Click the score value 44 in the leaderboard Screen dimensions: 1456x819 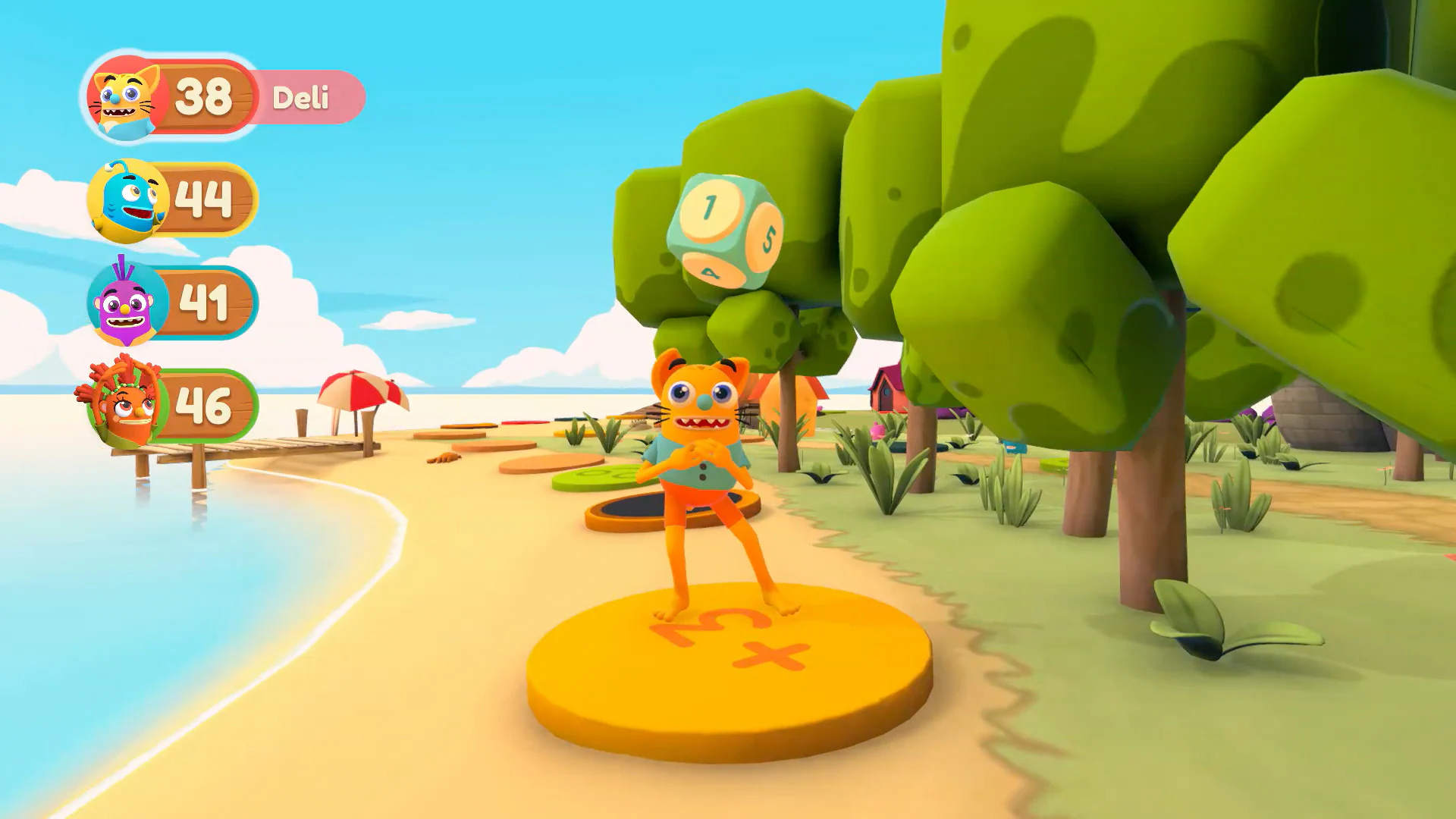click(201, 199)
